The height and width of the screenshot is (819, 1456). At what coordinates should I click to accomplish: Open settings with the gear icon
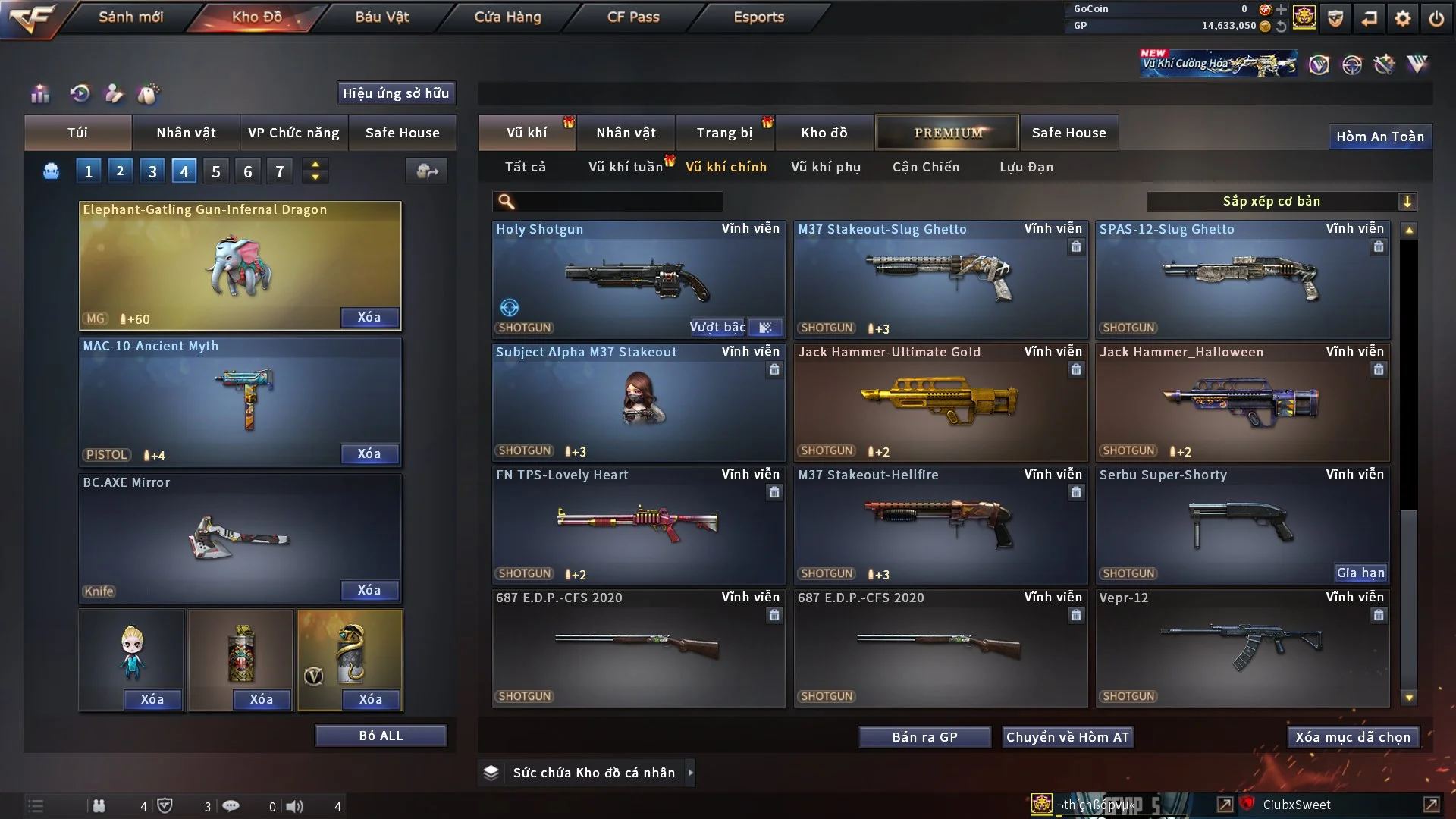1403,18
